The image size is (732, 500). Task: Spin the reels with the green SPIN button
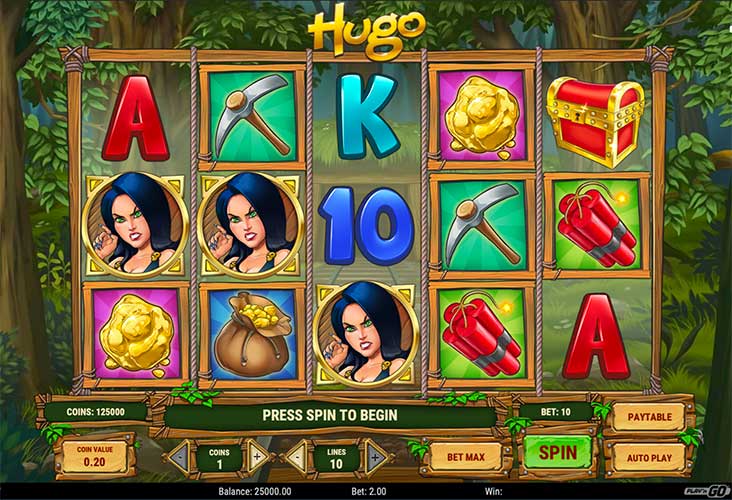click(558, 452)
